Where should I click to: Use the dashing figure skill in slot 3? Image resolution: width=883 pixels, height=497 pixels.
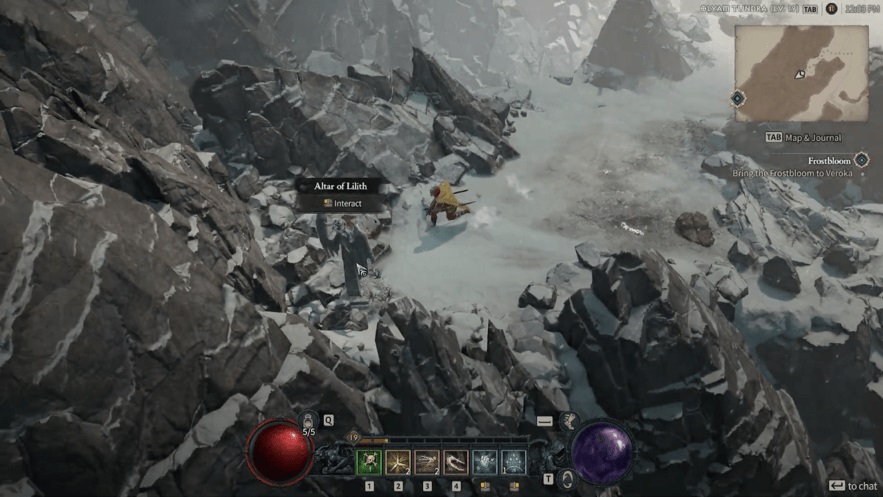427,462
